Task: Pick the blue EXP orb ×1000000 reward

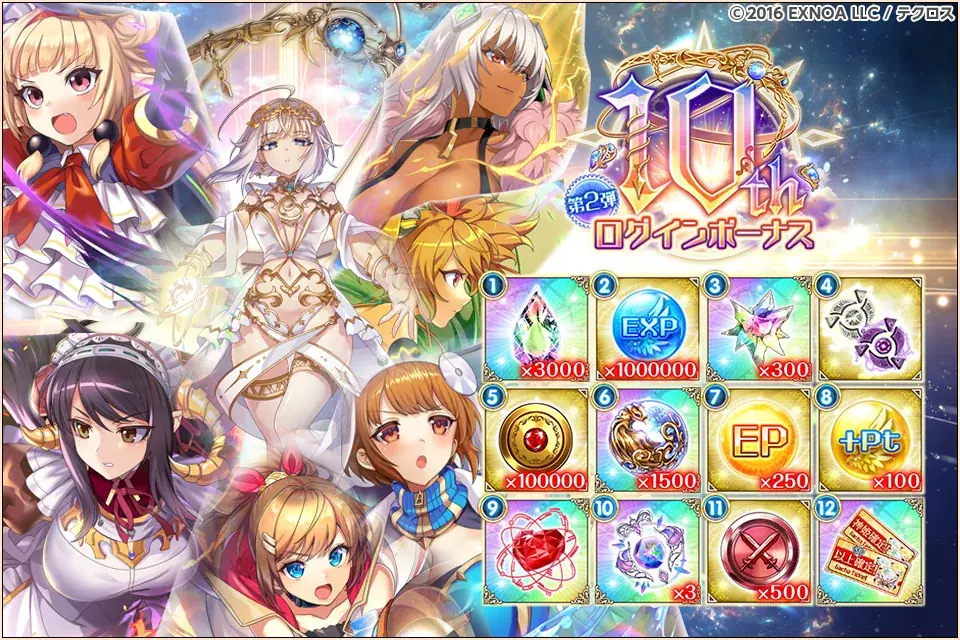Action: click(649, 326)
